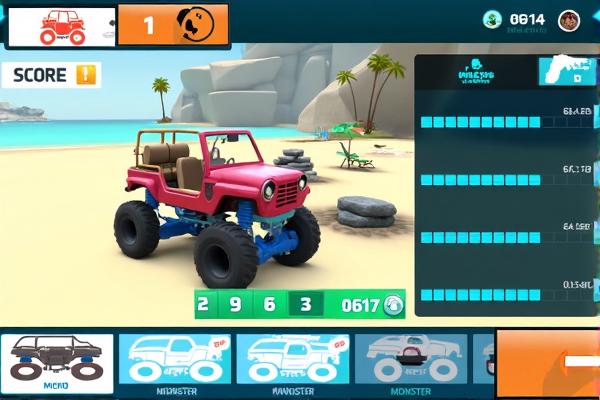The width and height of the screenshot is (600, 400).
Task: Open the orange tab numbered 1
Action: (x=172, y=25)
